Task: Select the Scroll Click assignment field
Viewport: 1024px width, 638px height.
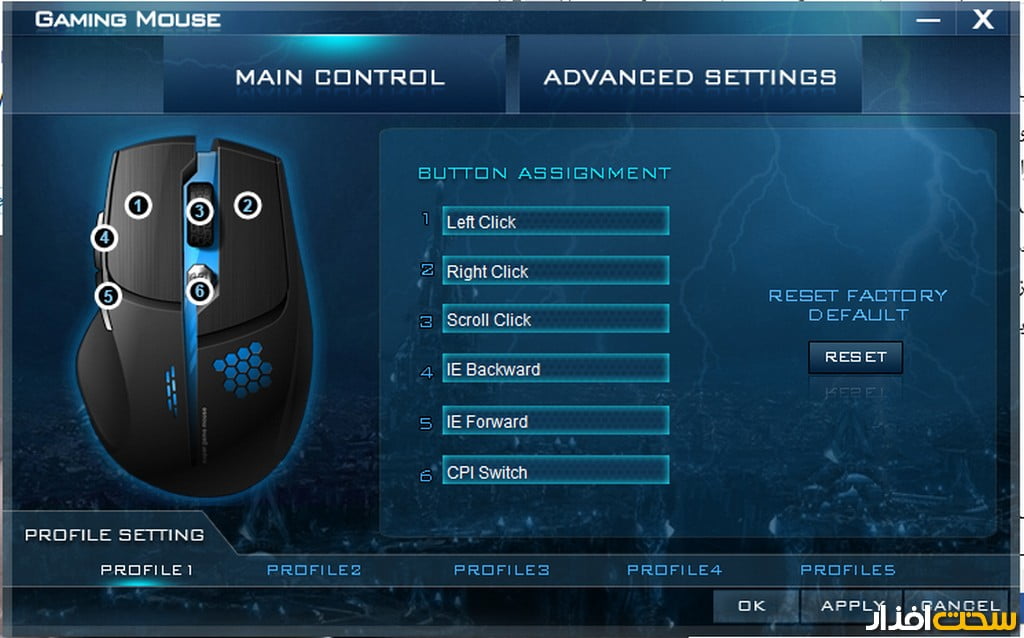Action: (x=555, y=320)
